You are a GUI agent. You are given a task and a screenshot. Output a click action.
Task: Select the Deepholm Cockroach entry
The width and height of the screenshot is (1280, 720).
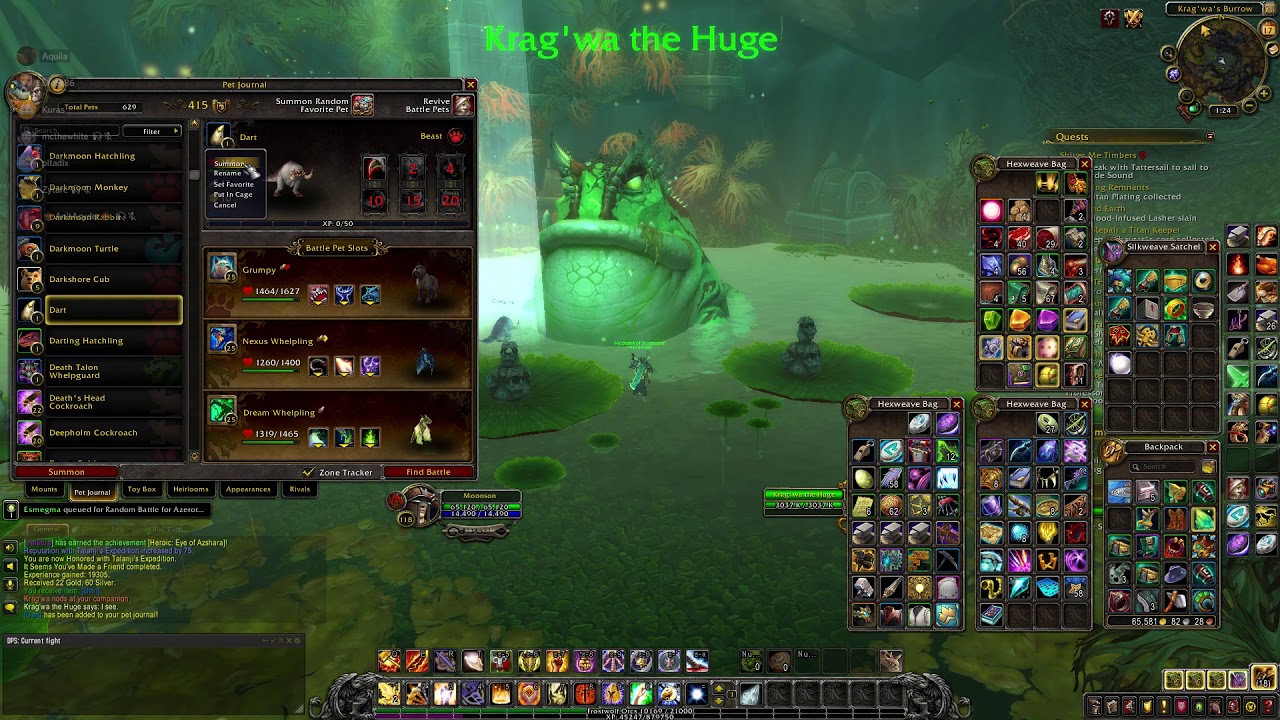[93, 433]
